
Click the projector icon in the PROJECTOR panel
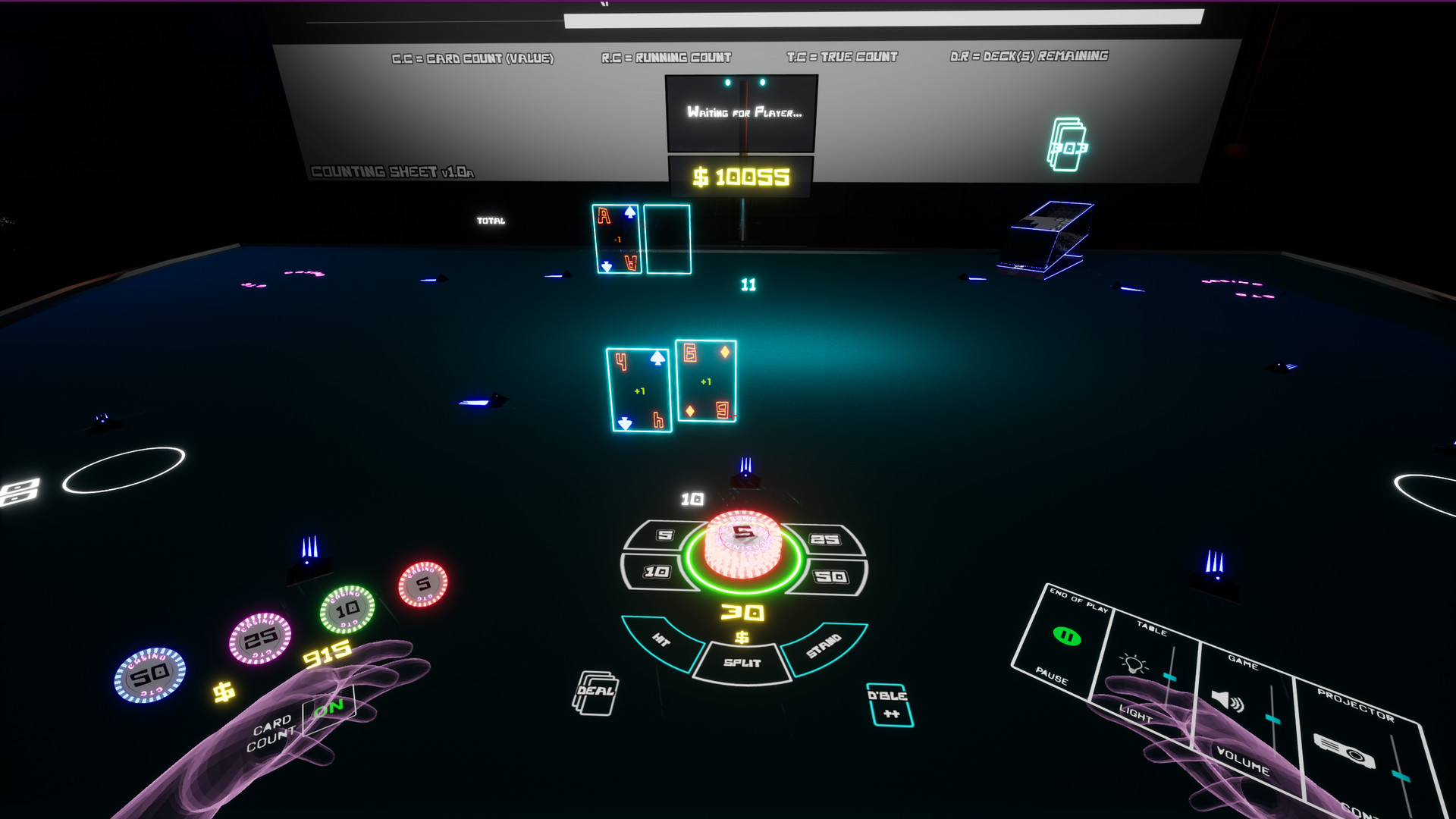[1345, 751]
